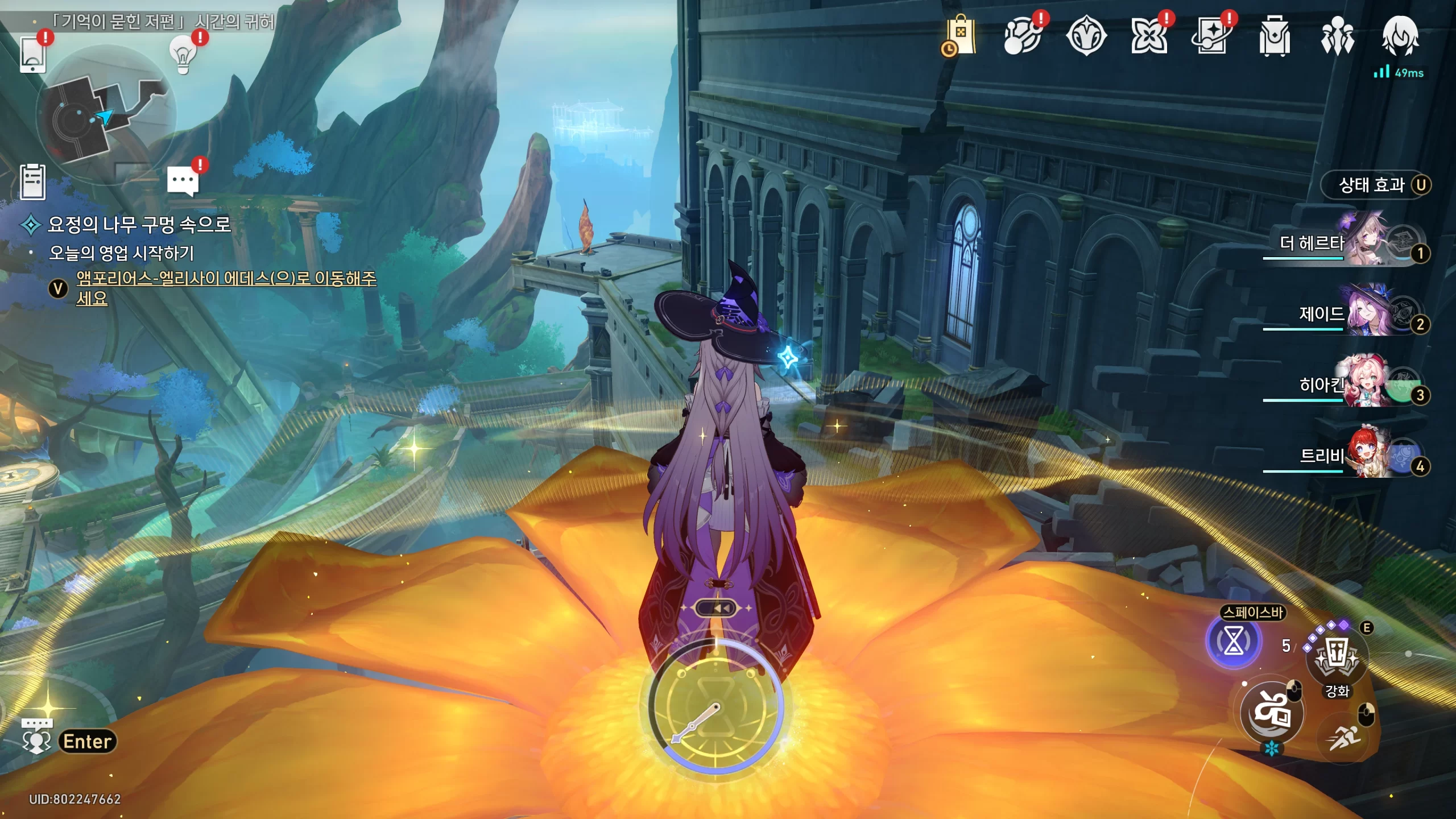Open the mission clipboard icon
1456x819 pixels.
point(32,182)
